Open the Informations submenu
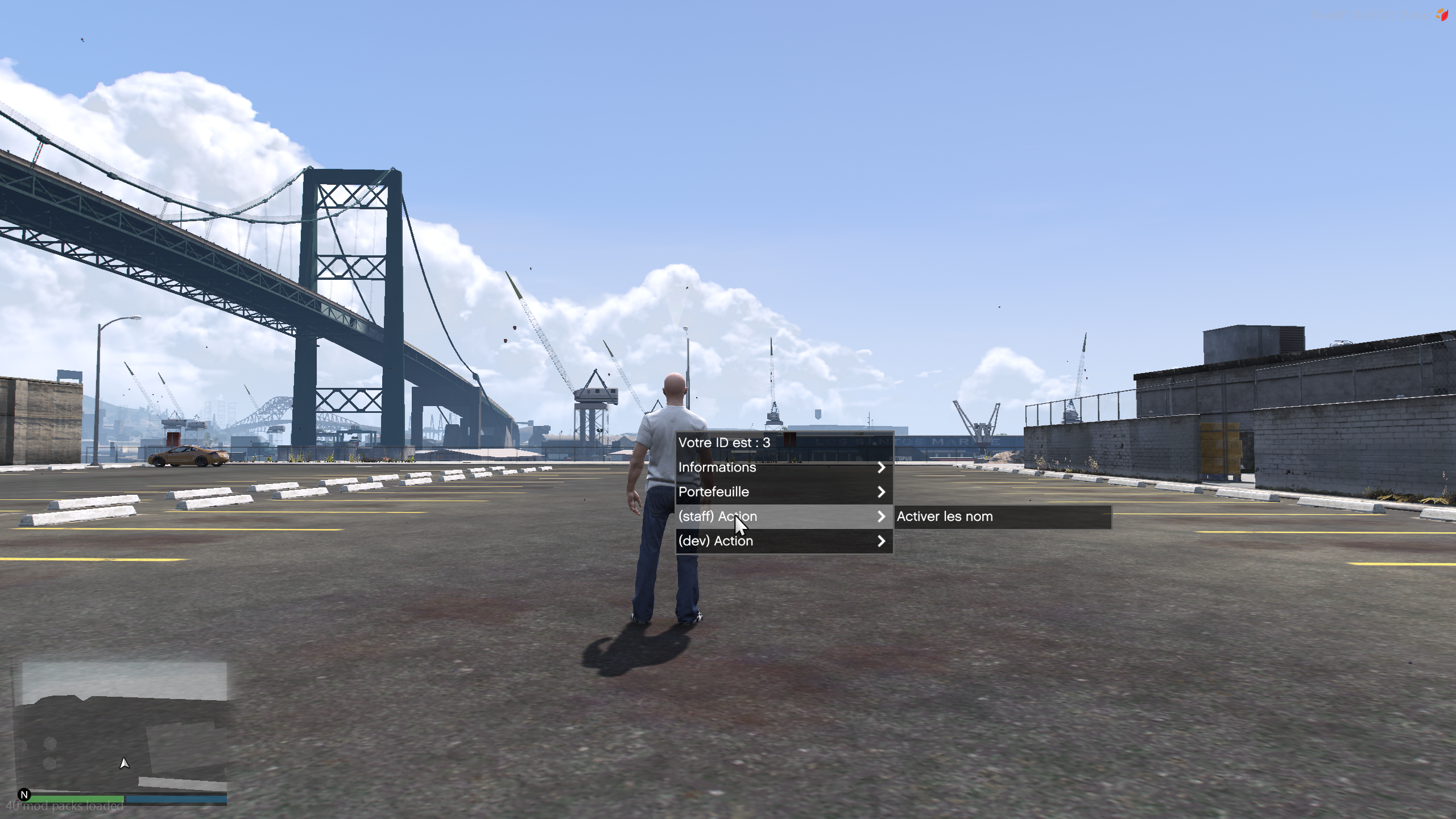 (783, 468)
